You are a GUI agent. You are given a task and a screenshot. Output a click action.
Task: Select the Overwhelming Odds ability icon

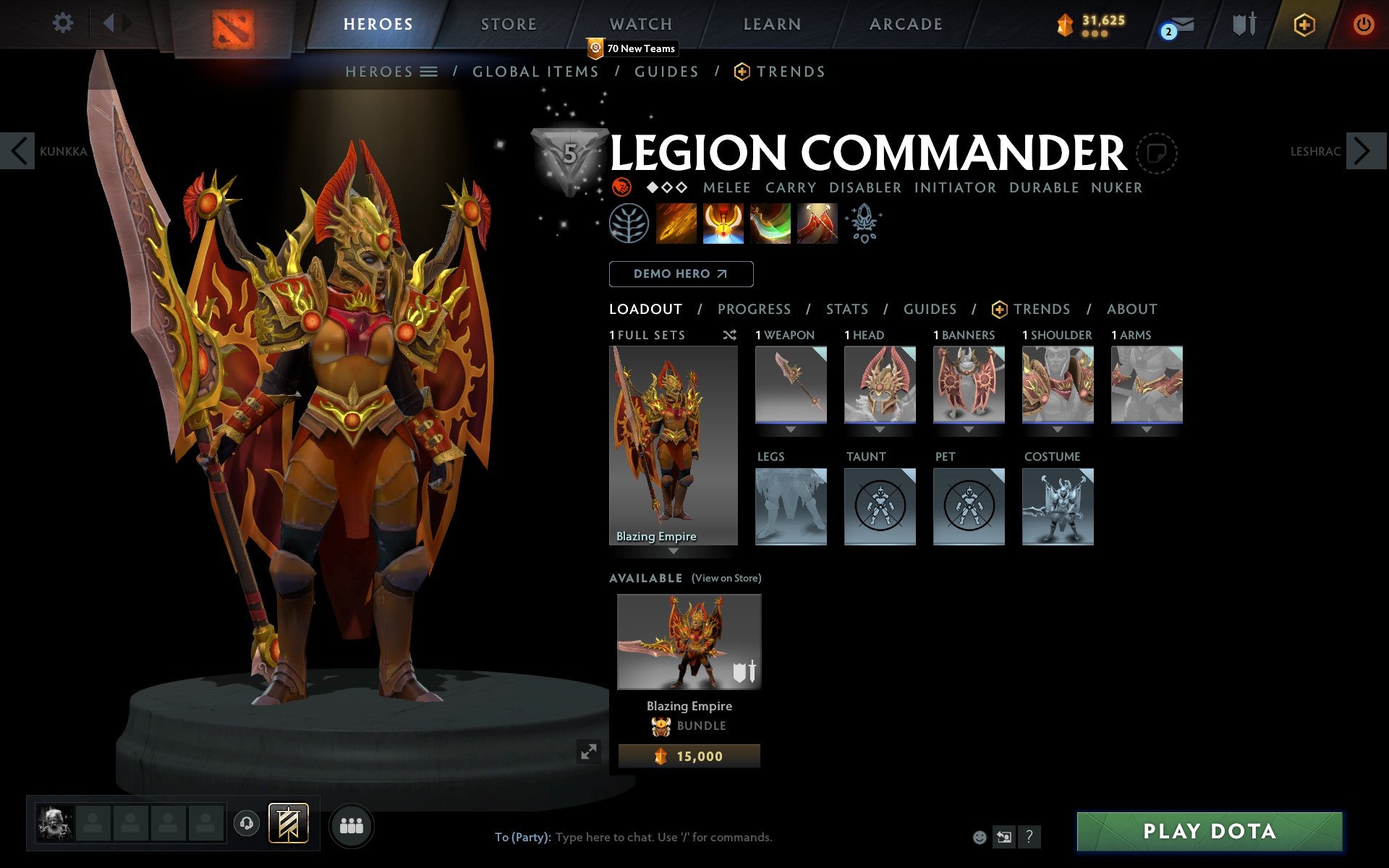point(676,224)
